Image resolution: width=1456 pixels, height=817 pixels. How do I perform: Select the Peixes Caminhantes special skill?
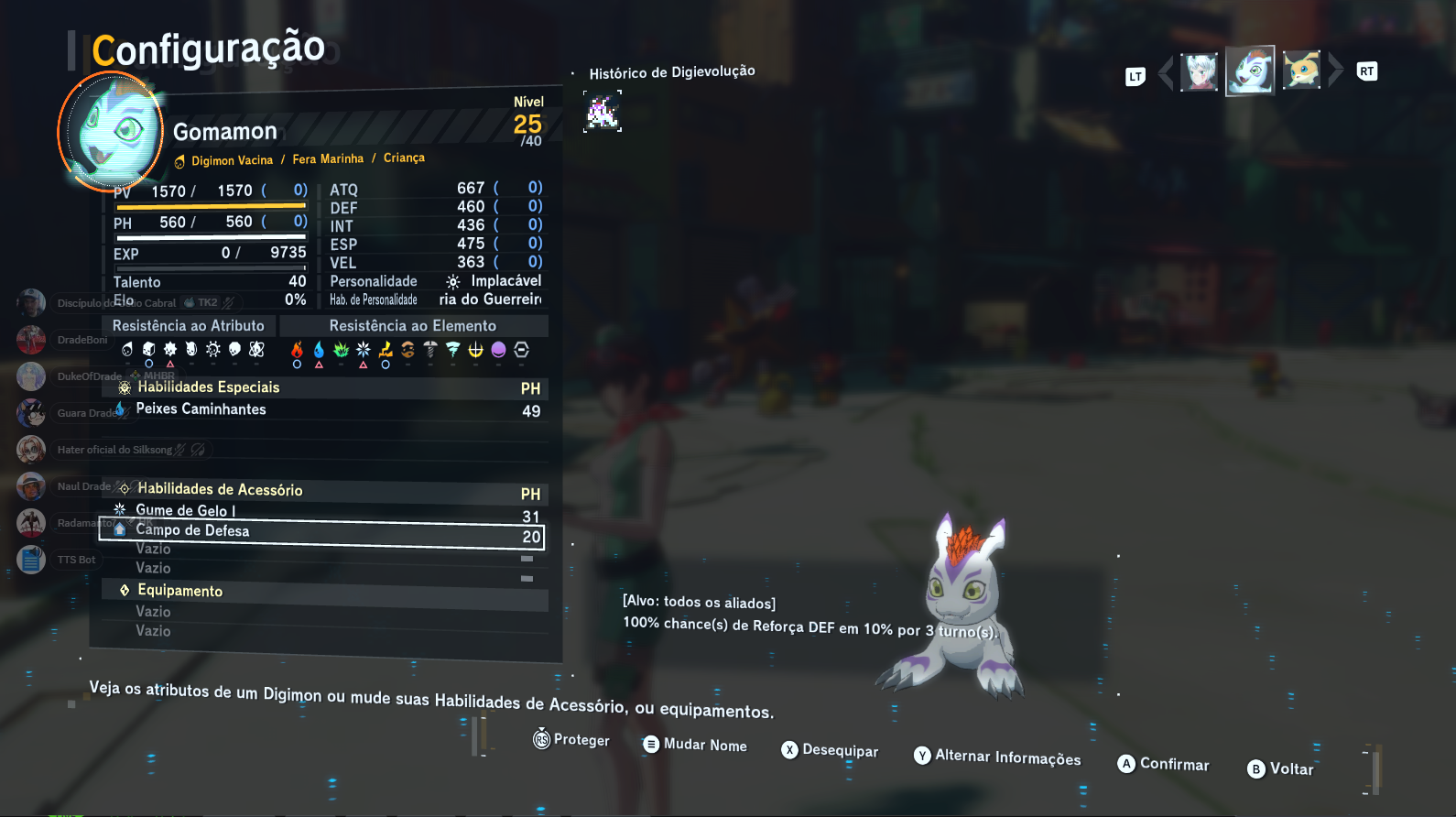pyautogui.click(x=321, y=409)
